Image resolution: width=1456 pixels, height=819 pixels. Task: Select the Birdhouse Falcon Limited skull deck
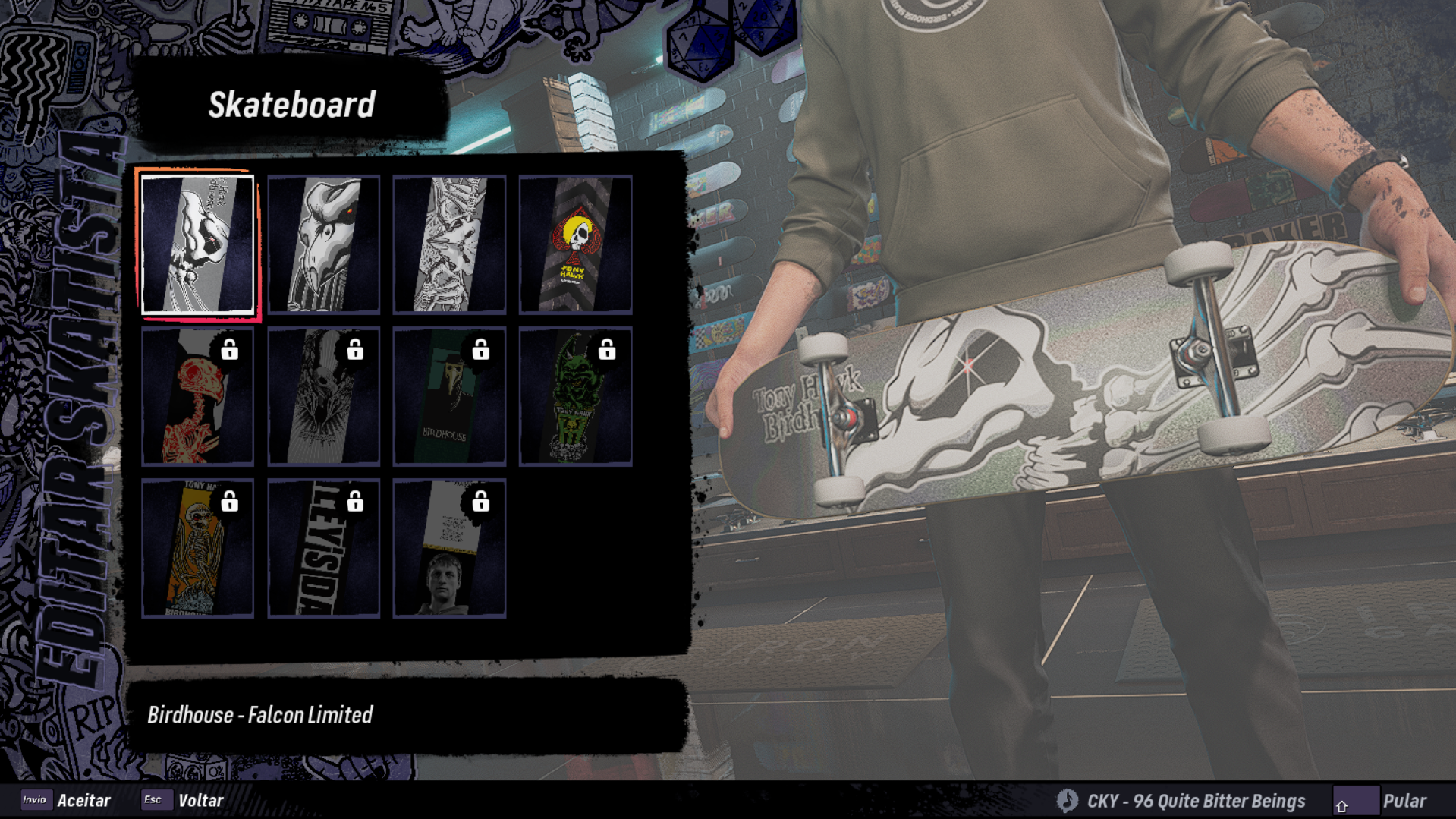pos(197,244)
